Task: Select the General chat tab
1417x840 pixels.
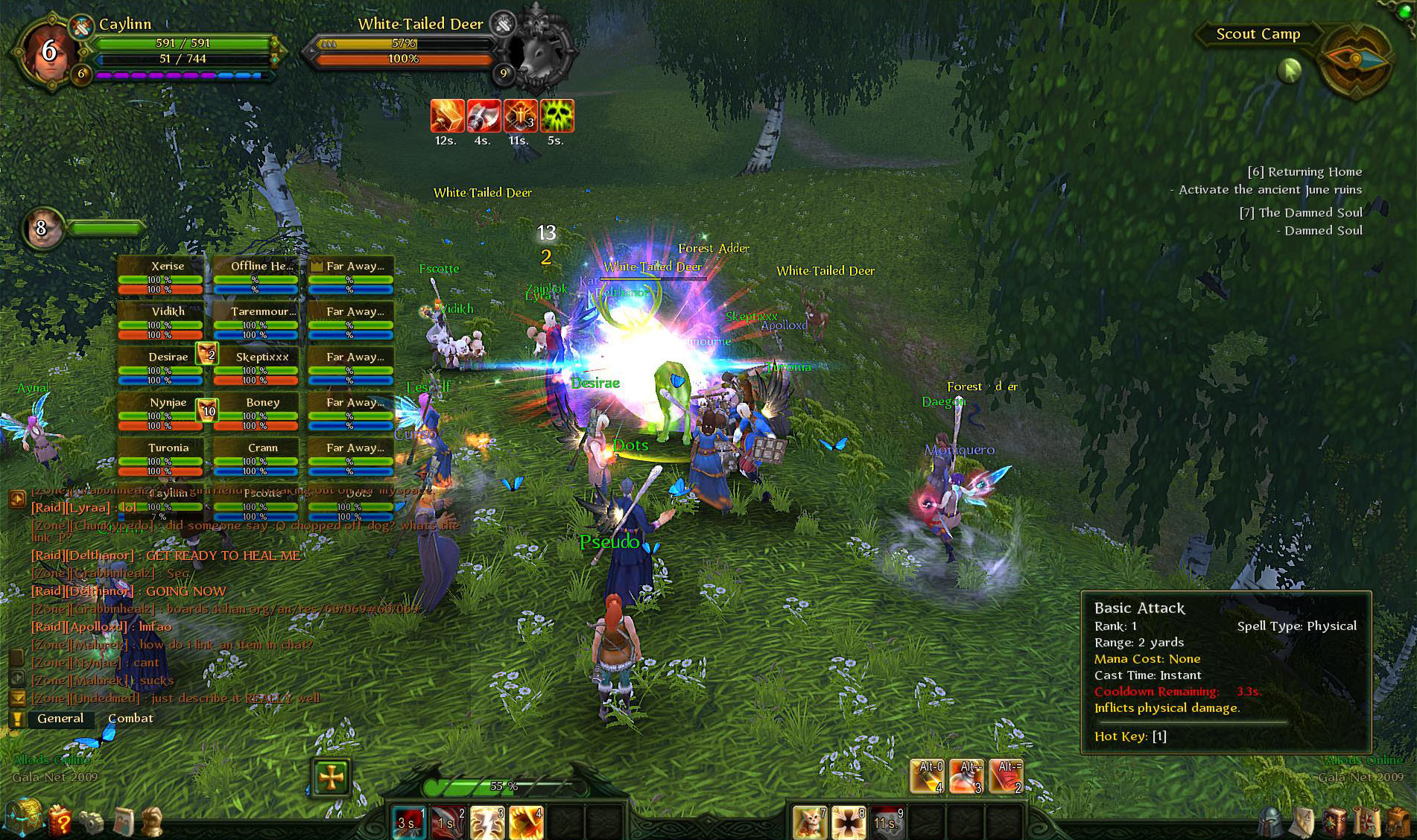Action: pos(62,718)
